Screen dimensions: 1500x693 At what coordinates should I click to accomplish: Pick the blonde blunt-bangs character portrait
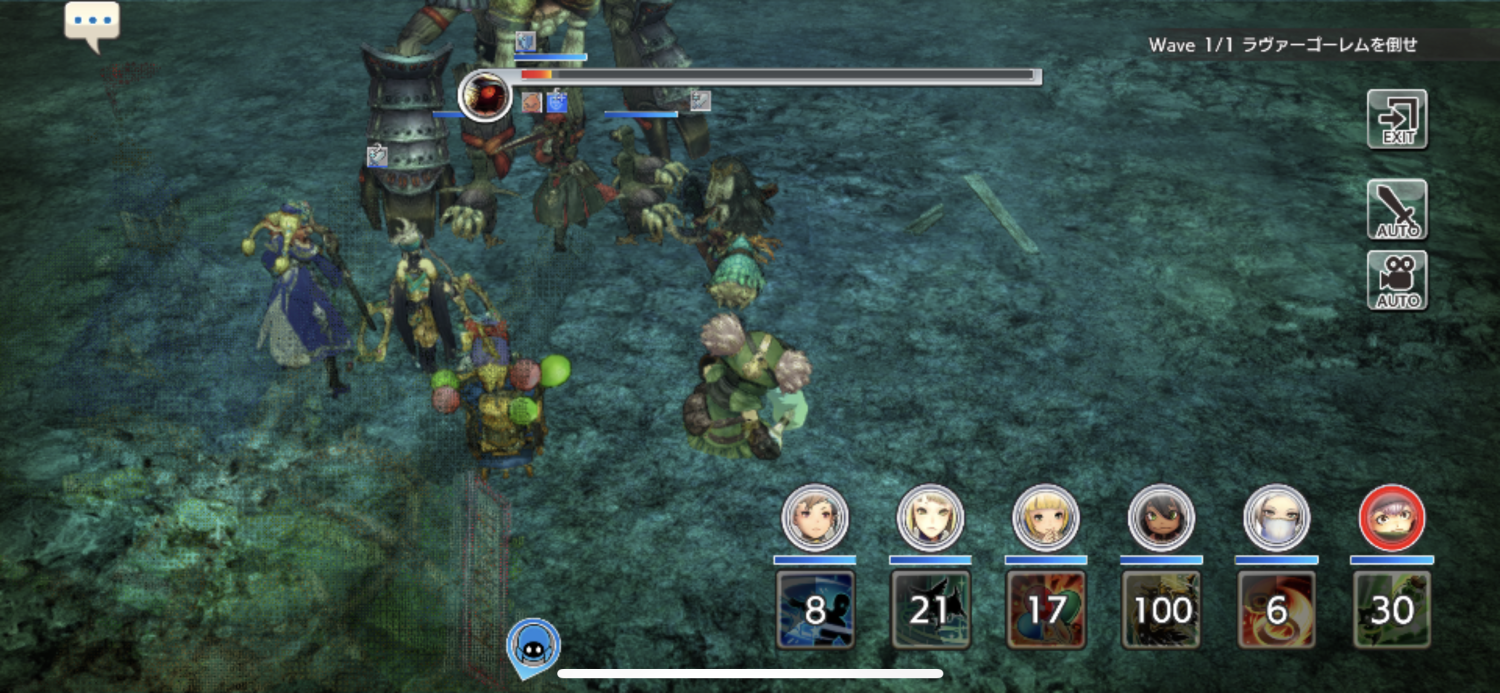pyautogui.click(x=1046, y=518)
